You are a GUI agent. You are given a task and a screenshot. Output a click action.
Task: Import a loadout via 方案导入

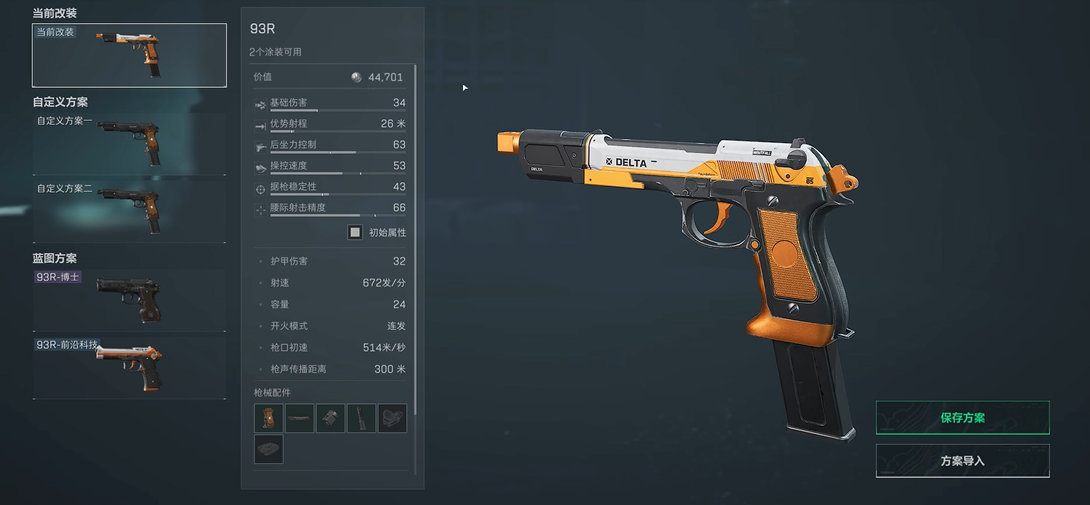point(962,461)
